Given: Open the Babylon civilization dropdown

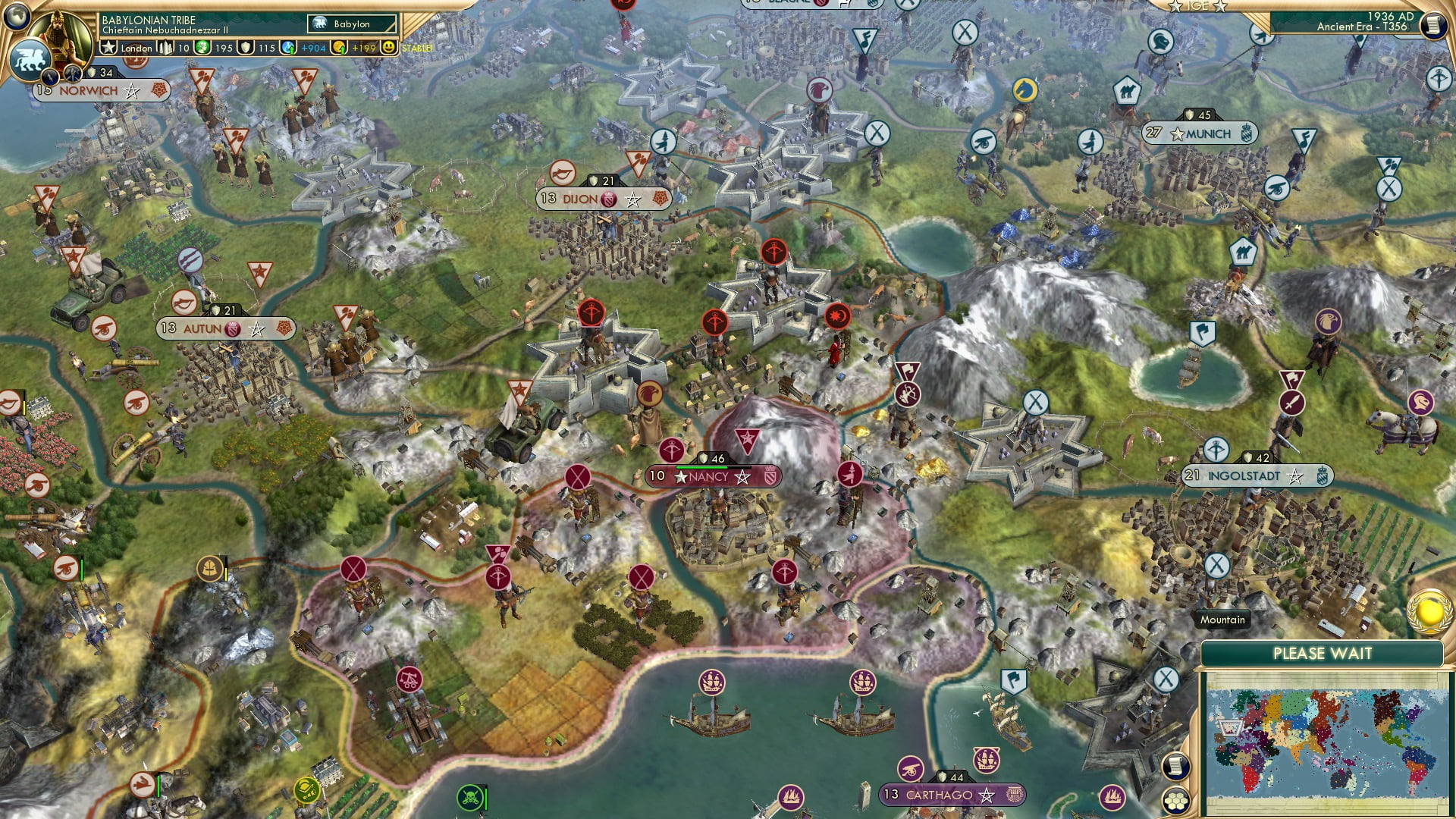Looking at the screenshot, I should (350, 24).
